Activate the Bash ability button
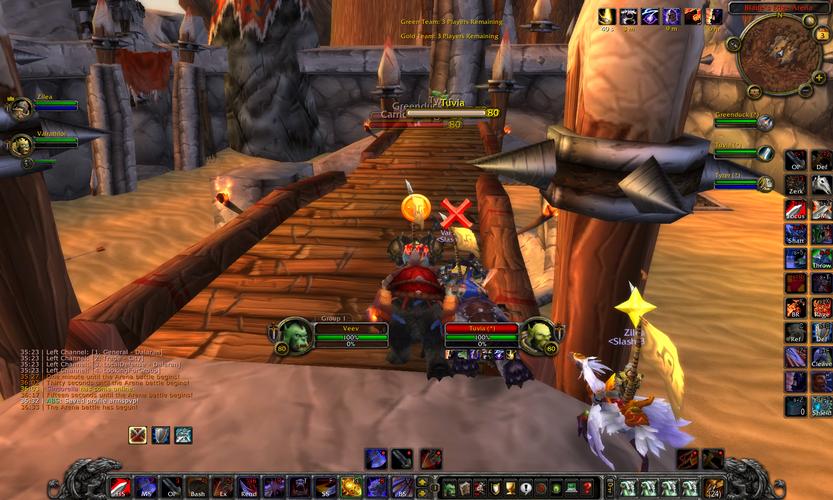 click(197, 487)
